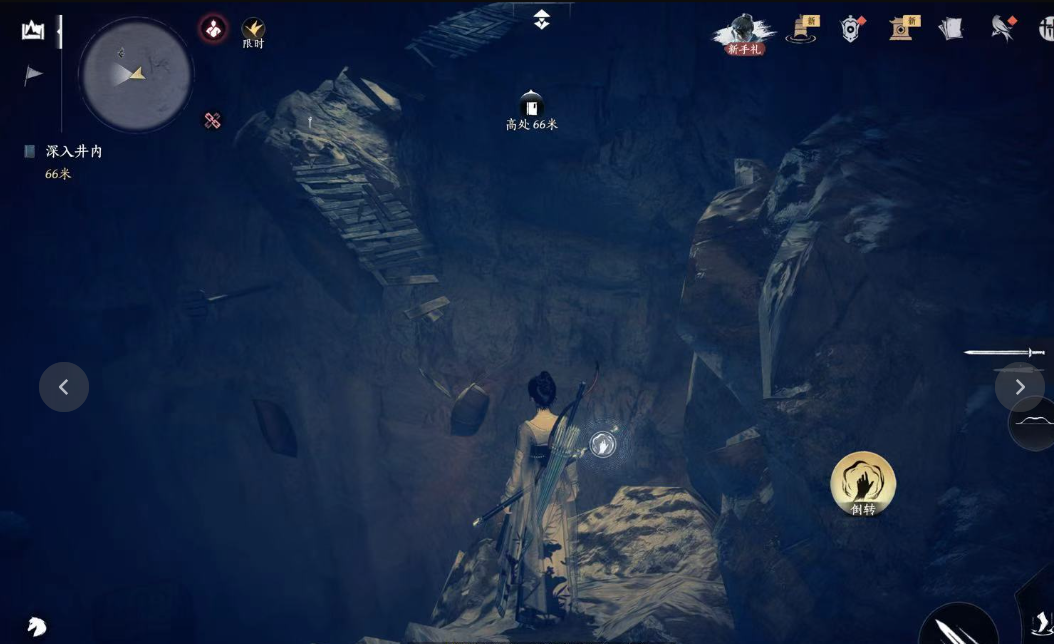
Task: Click the red round figure icon
Action: [x=213, y=28]
